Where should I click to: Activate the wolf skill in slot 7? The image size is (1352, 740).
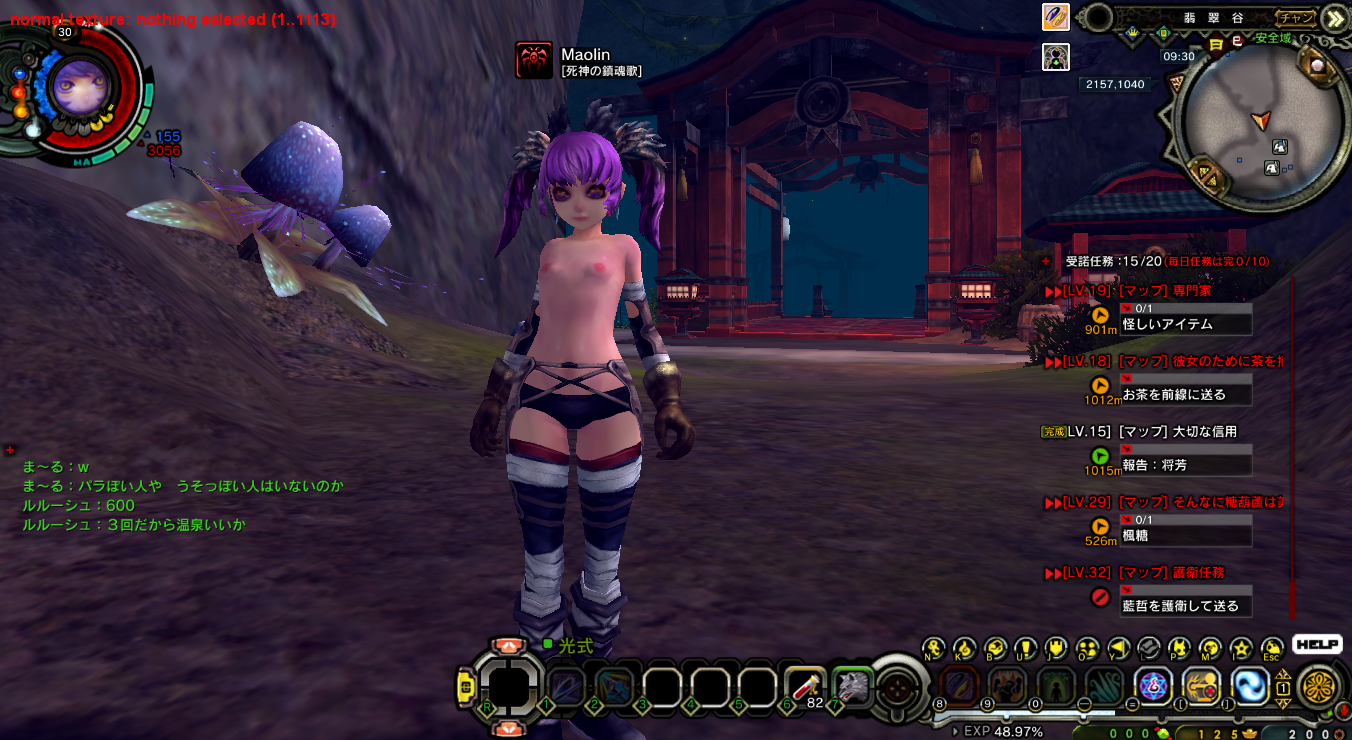click(x=852, y=685)
